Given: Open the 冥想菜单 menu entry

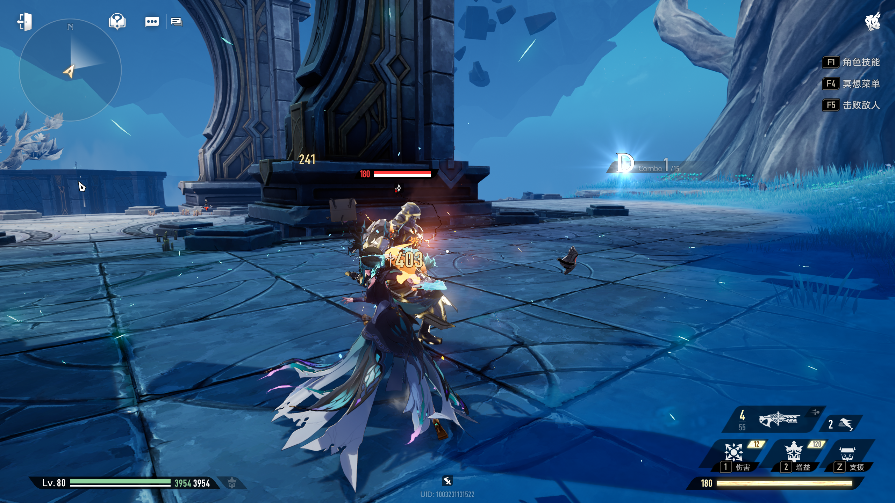Looking at the screenshot, I should point(851,84).
